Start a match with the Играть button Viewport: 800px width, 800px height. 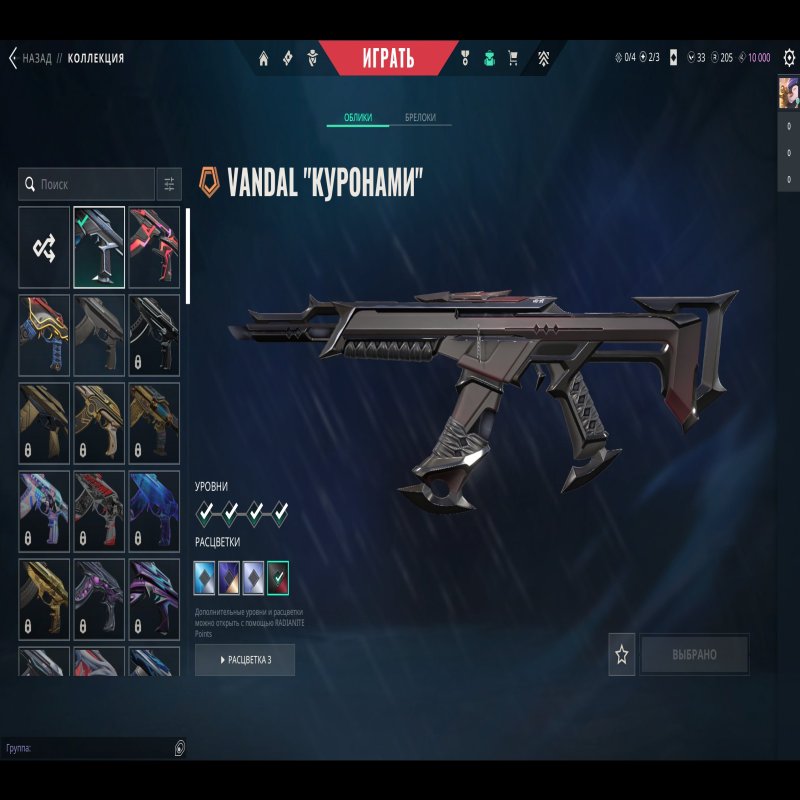coord(387,57)
